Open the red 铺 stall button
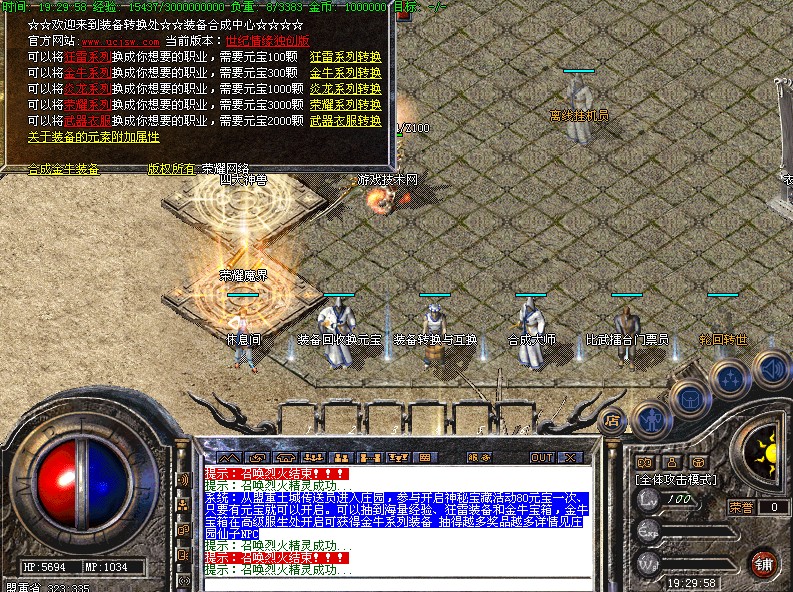 coord(765,562)
